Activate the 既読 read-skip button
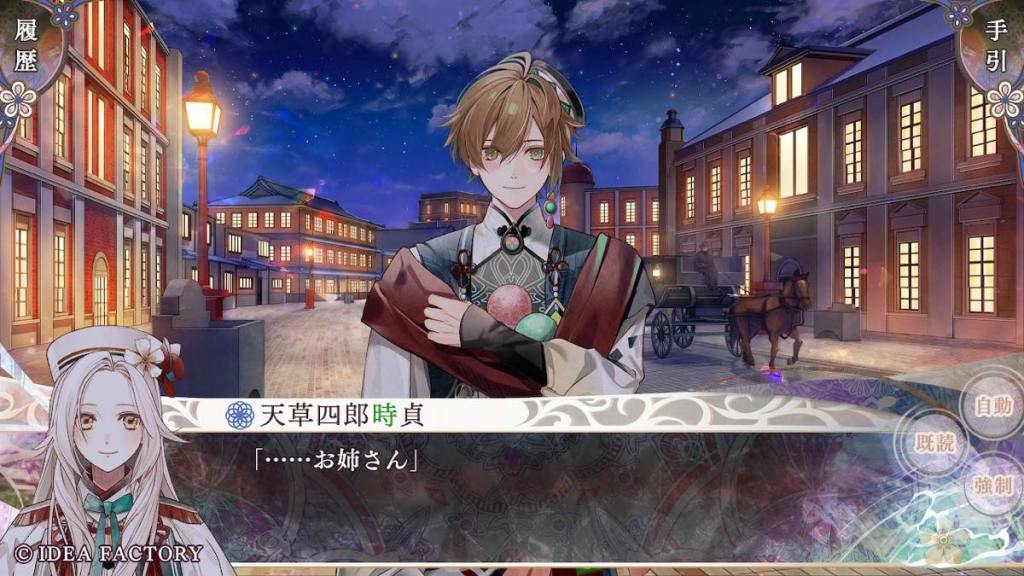This screenshot has height=576, width=1024. [935, 445]
